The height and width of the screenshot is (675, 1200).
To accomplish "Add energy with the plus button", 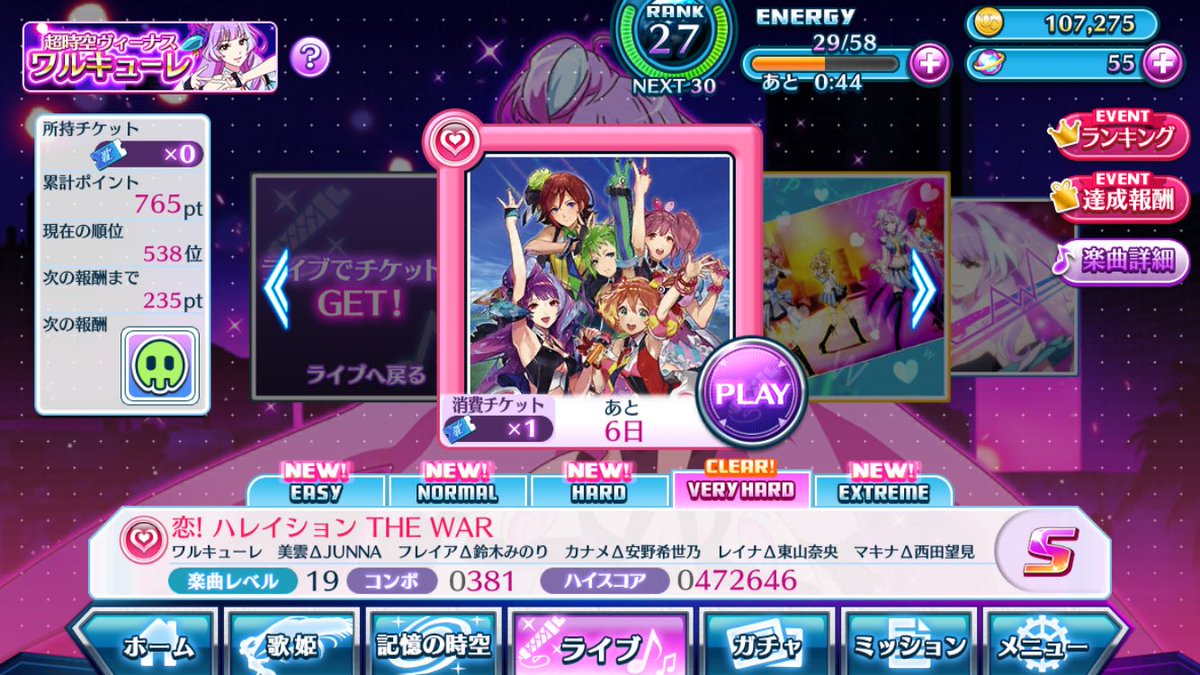I will pos(930,63).
